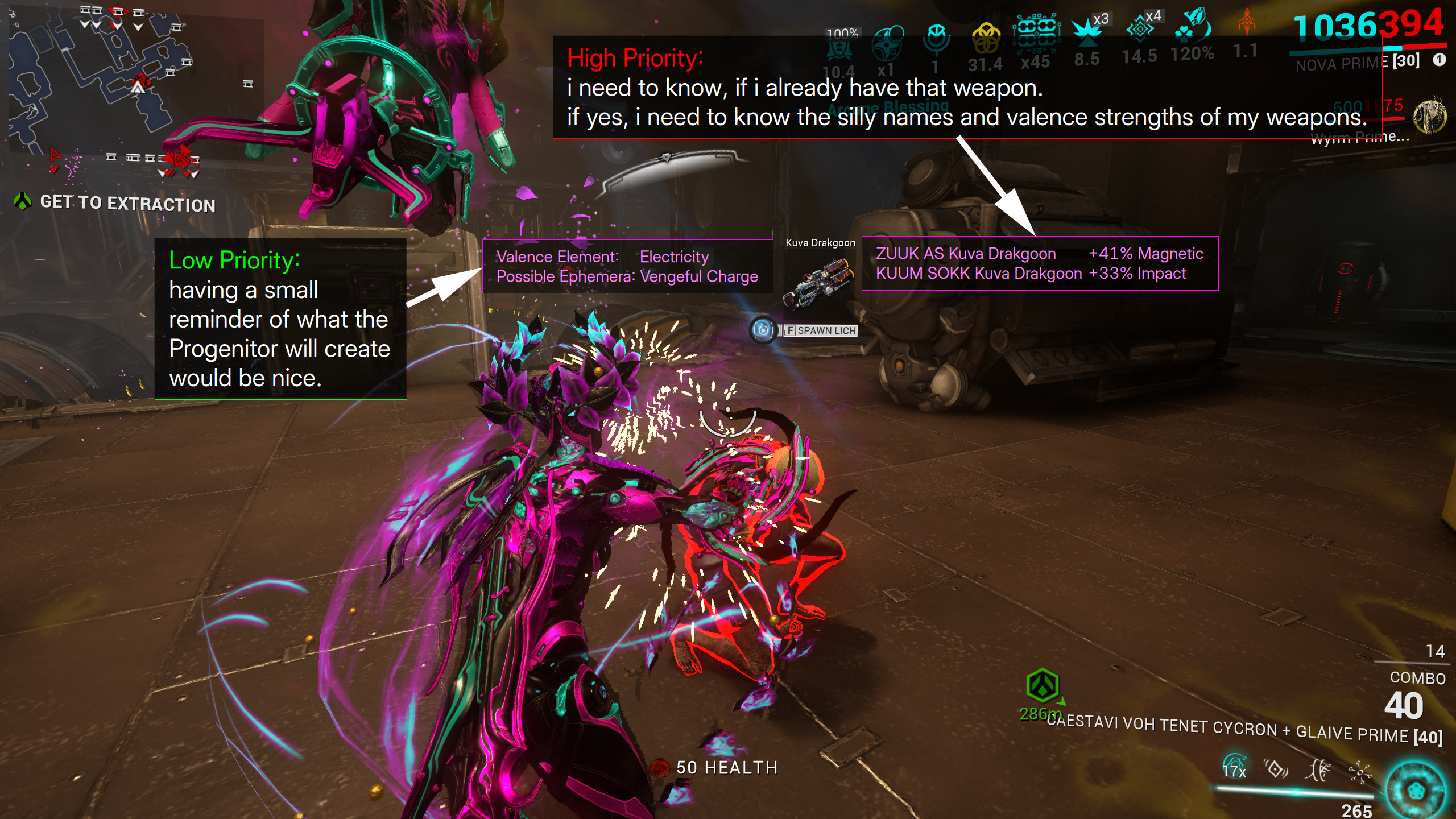Click the diamond buff icon marked x4
The width and height of the screenshot is (1456, 819).
(1140, 27)
